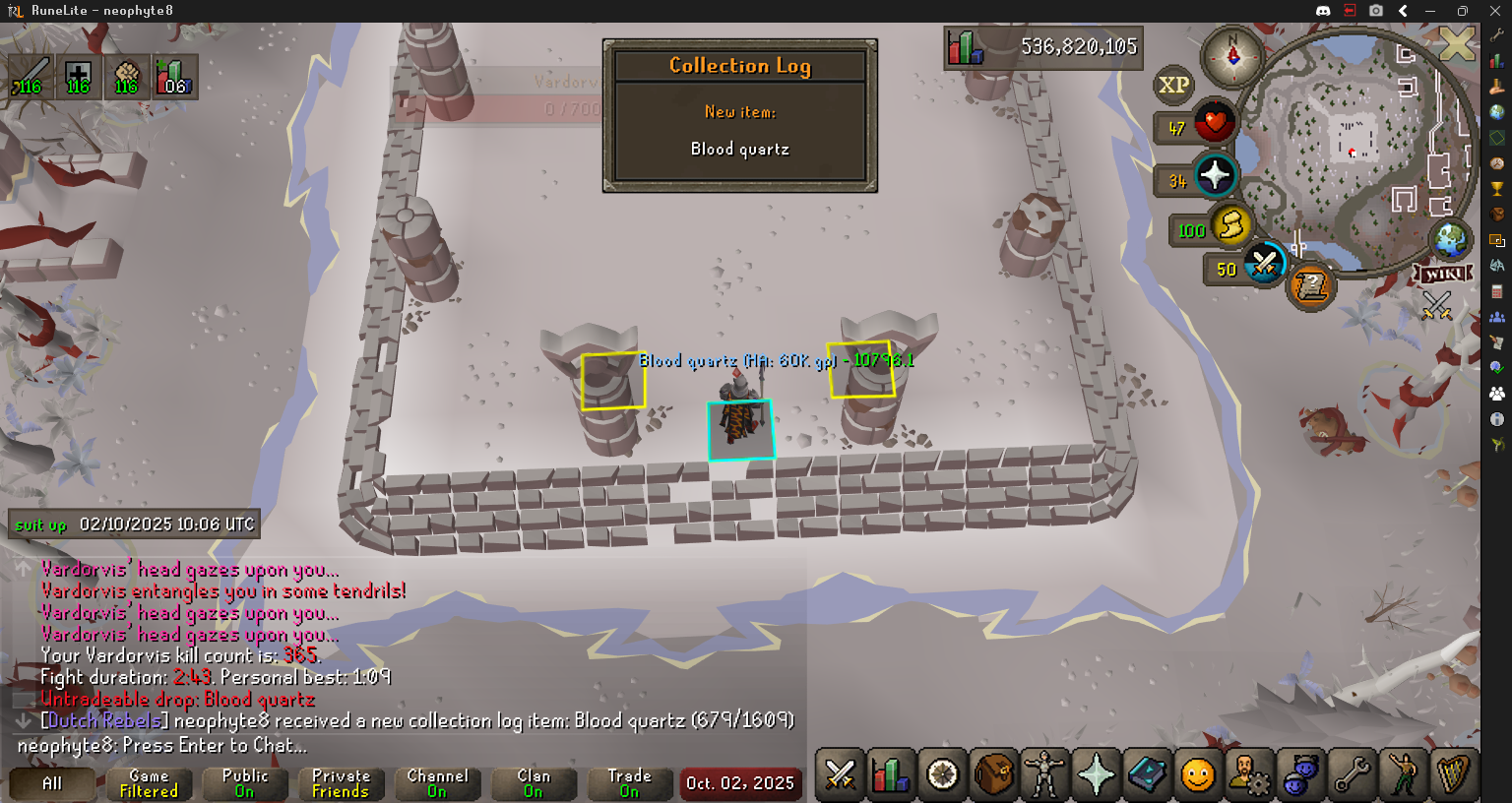Open the Settings wrench tab
Screen dimensions: 1512x803
pyautogui.click(x=1352, y=774)
